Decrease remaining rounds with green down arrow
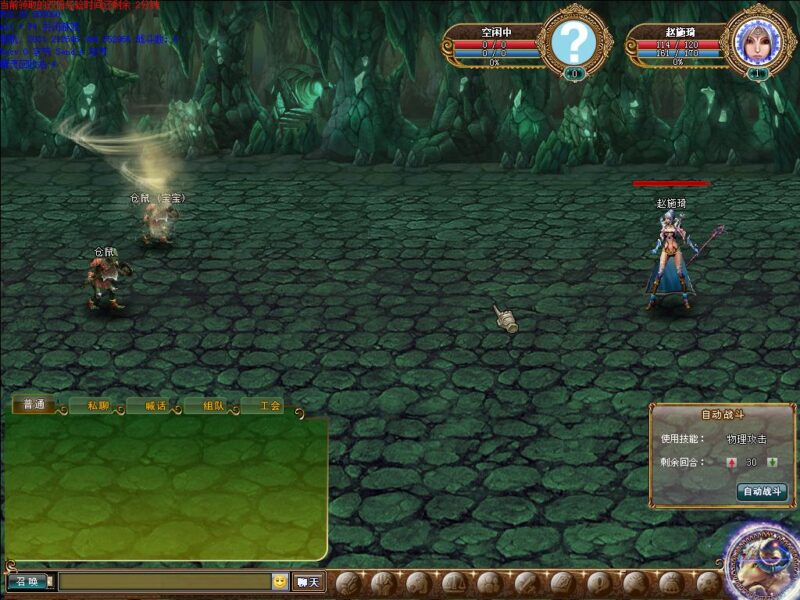This screenshot has height=600, width=800. coord(772,462)
